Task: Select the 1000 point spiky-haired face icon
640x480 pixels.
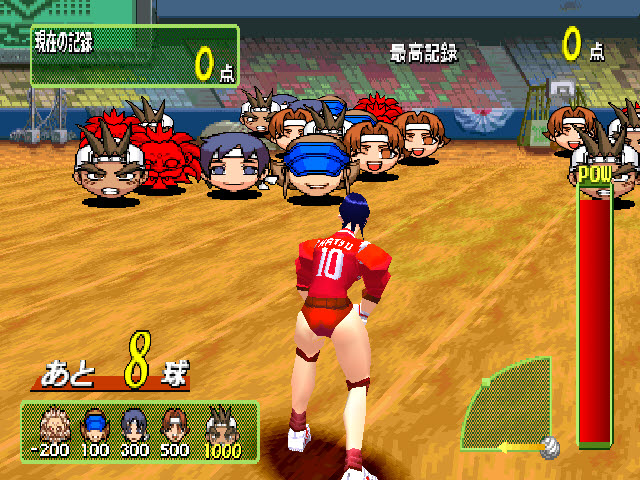Action: pos(220,424)
